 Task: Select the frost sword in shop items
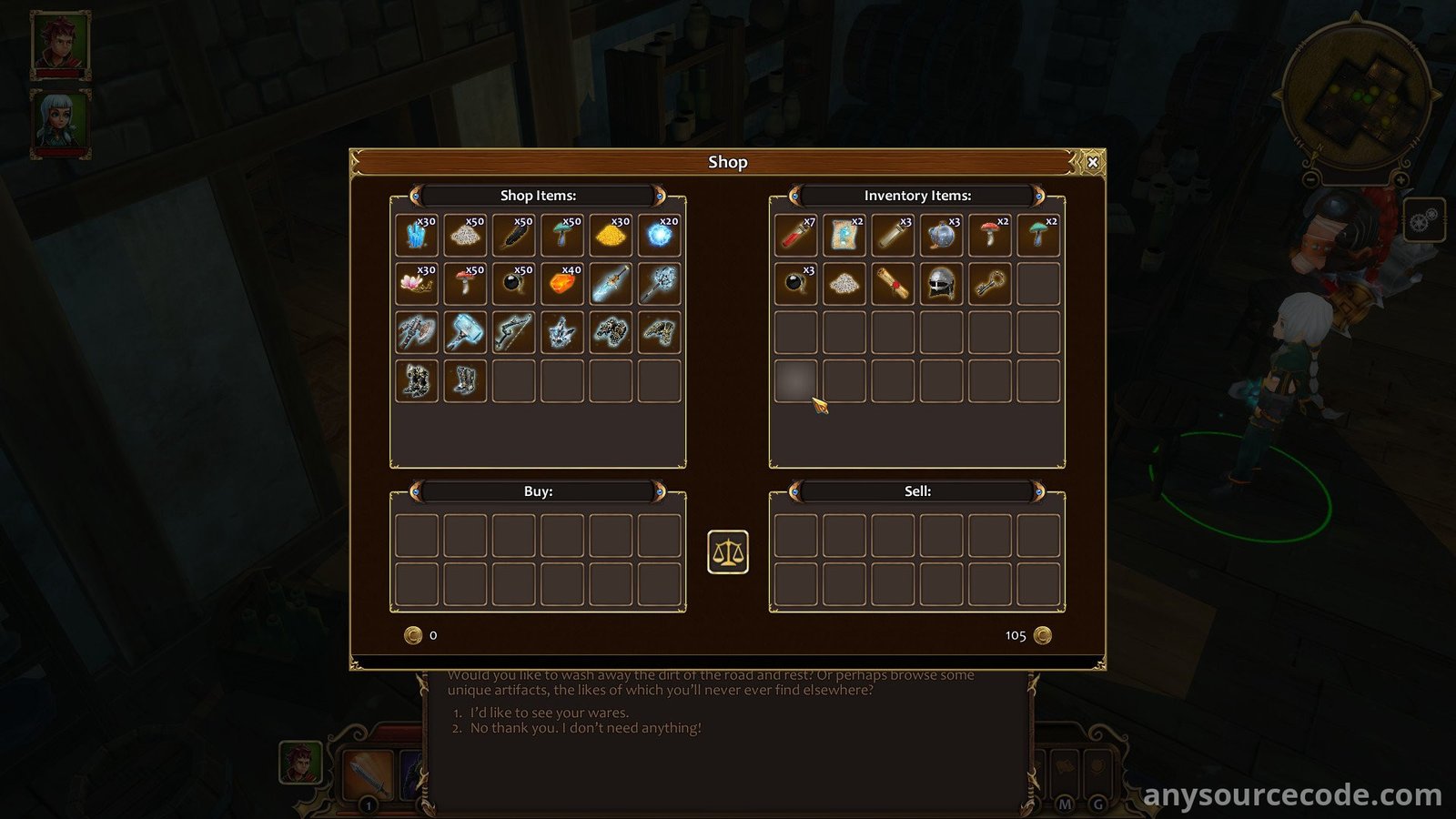point(611,284)
